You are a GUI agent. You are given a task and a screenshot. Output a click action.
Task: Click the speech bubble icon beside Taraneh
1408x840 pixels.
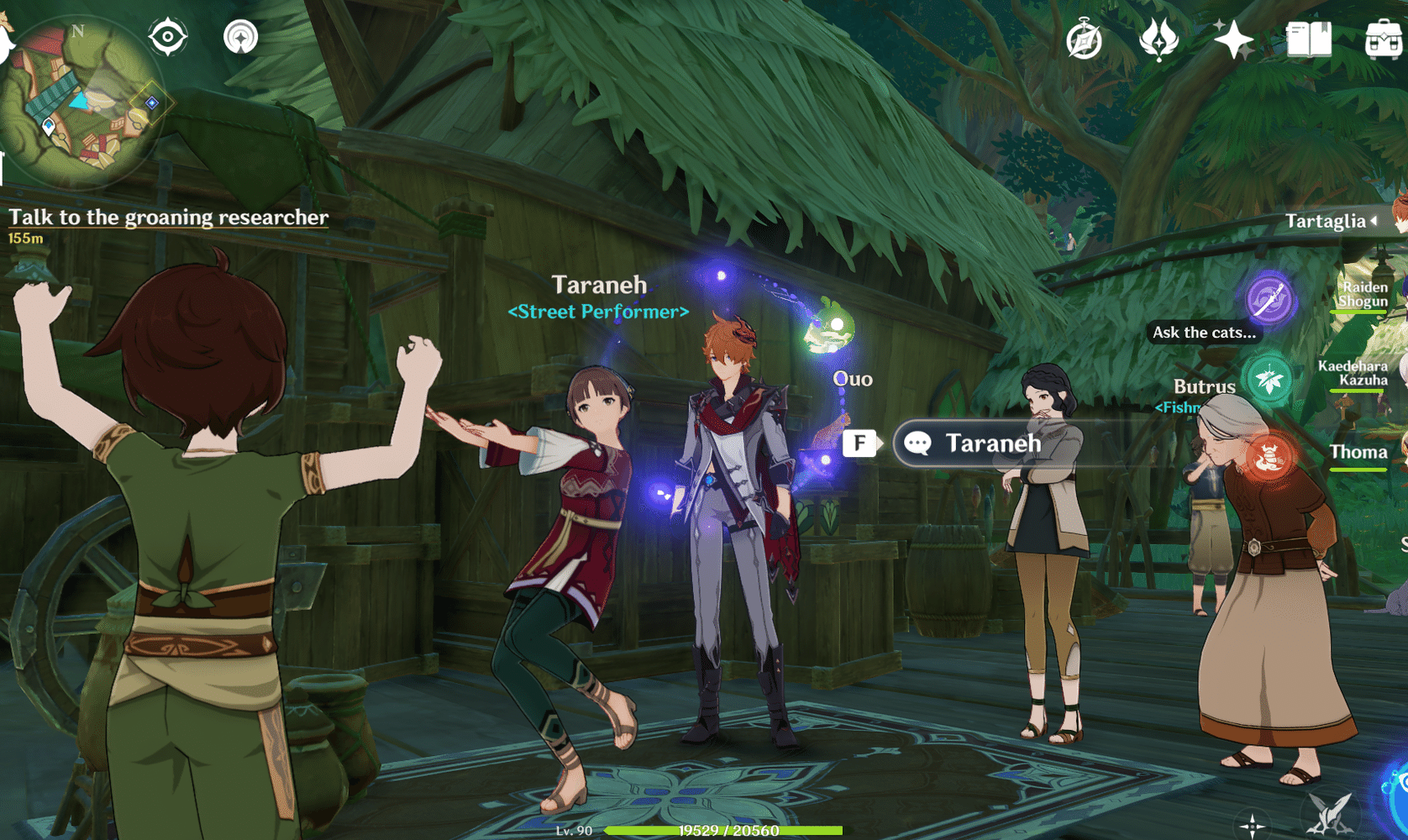coord(917,444)
